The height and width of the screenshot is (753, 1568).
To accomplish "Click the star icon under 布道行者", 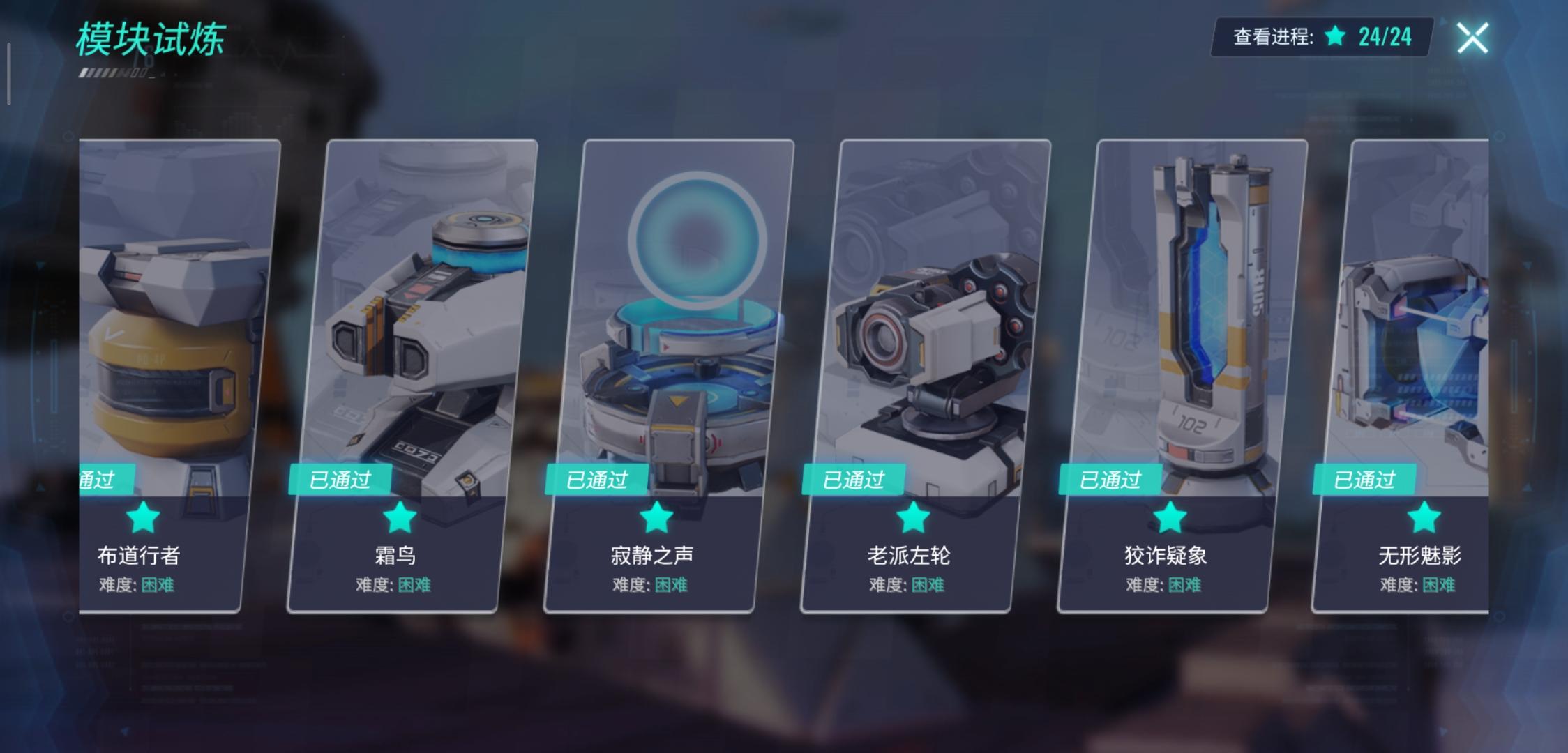I will (142, 516).
